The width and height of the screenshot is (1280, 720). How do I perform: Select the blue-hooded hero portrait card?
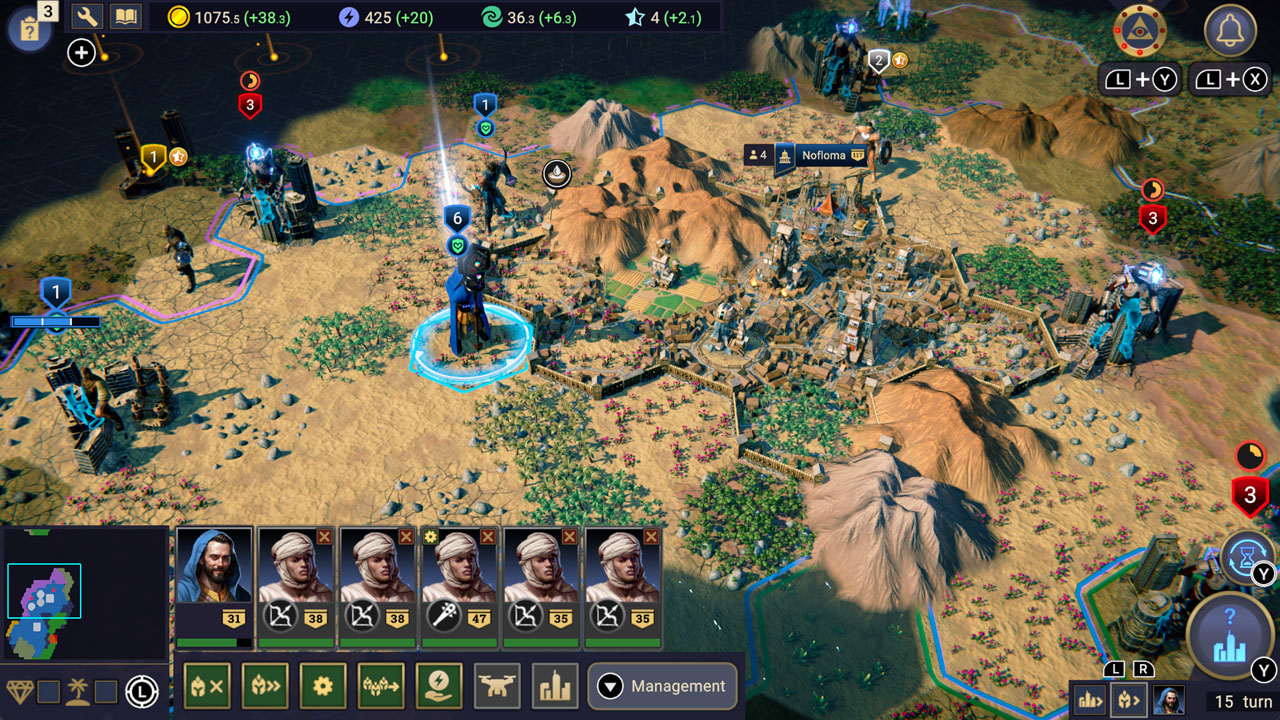pyautogui.click(x=214, y=585)
